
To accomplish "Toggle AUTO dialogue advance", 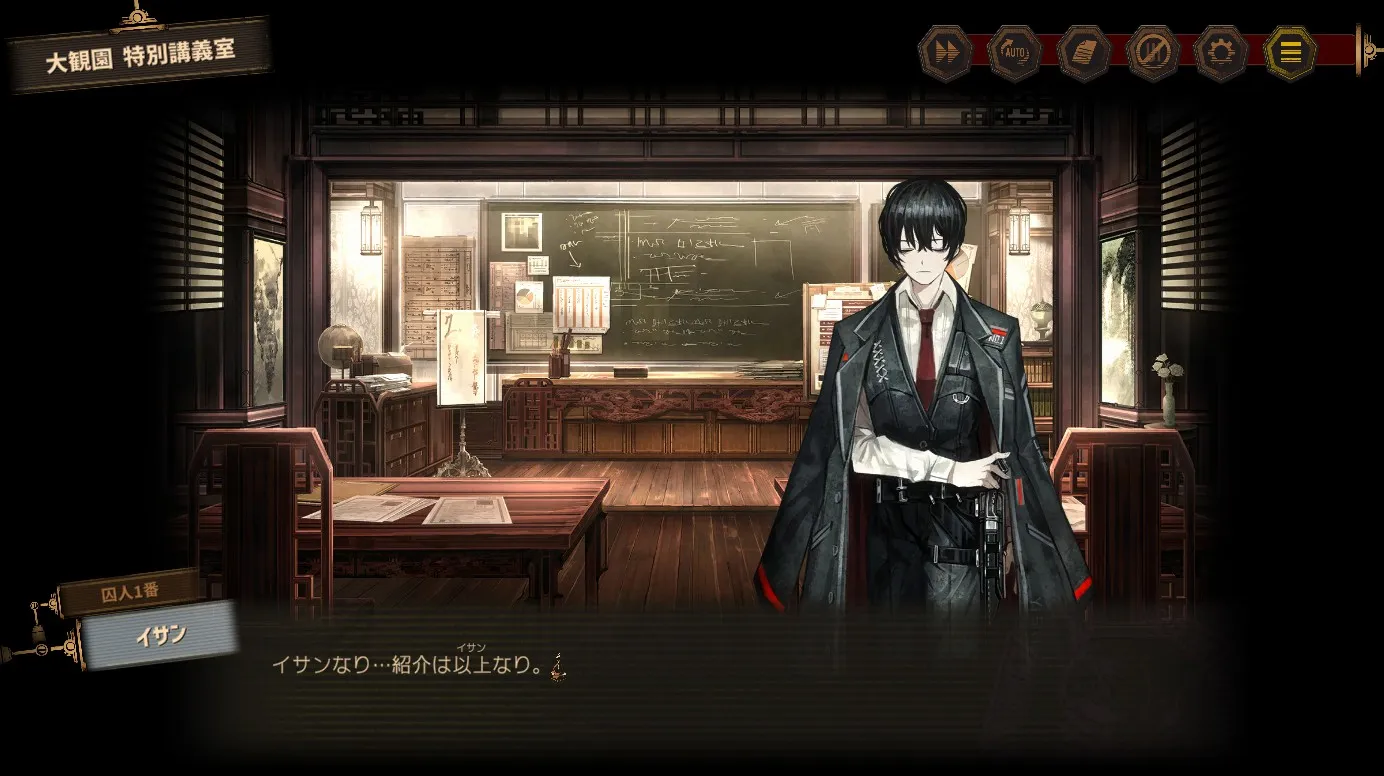I will (x=1014, y=52).
